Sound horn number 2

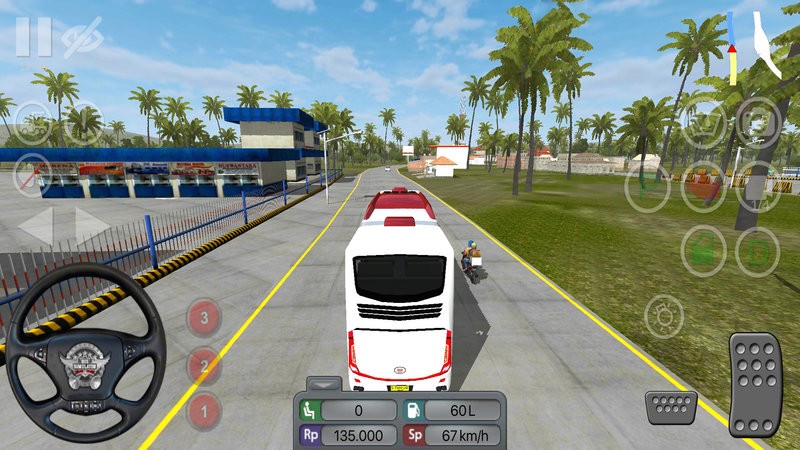(204, 366)
